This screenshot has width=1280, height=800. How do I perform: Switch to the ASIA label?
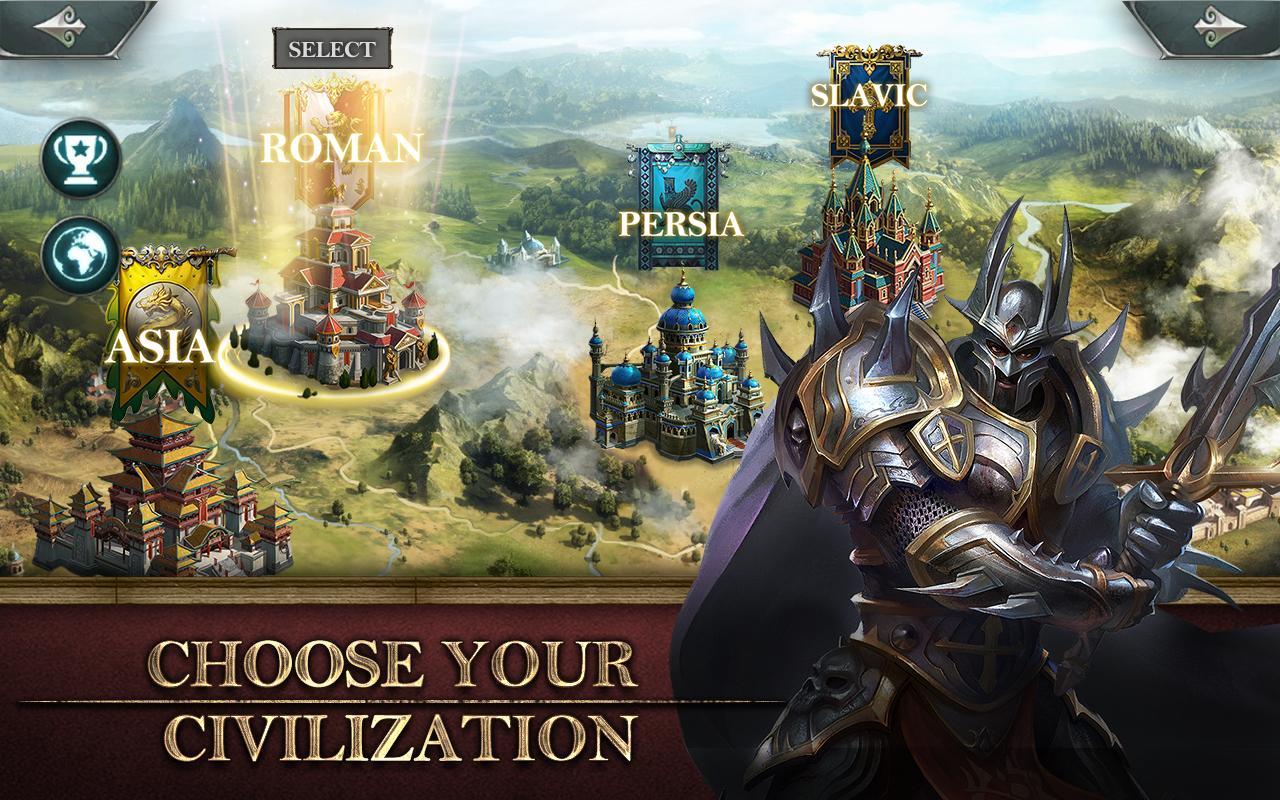pyautogui.click(x=162, y=350)
